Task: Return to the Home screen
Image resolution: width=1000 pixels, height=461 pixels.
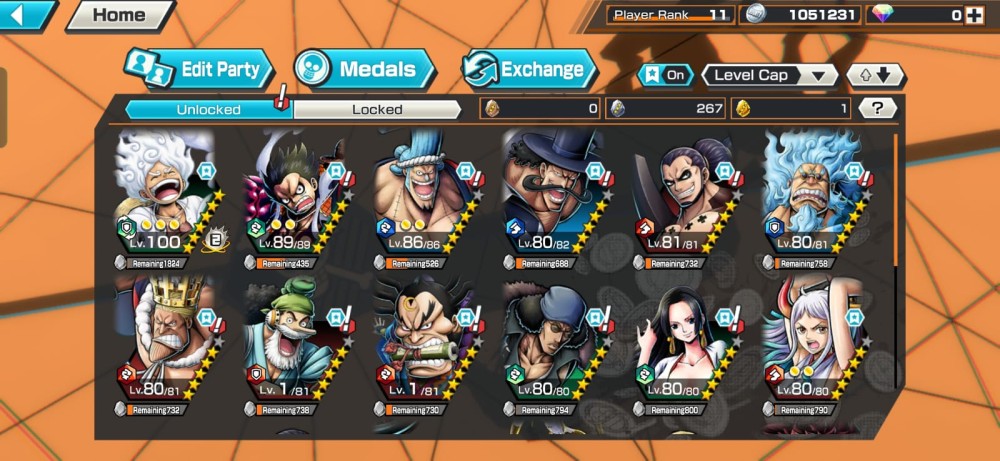Action: pyautogui.click(x=119, y=15)
